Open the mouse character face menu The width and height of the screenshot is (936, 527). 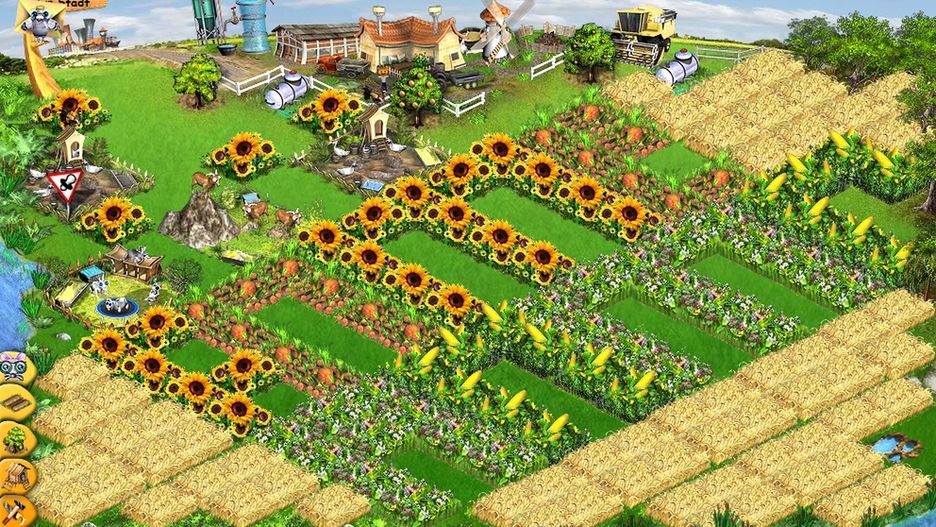(x=15, y=368)
